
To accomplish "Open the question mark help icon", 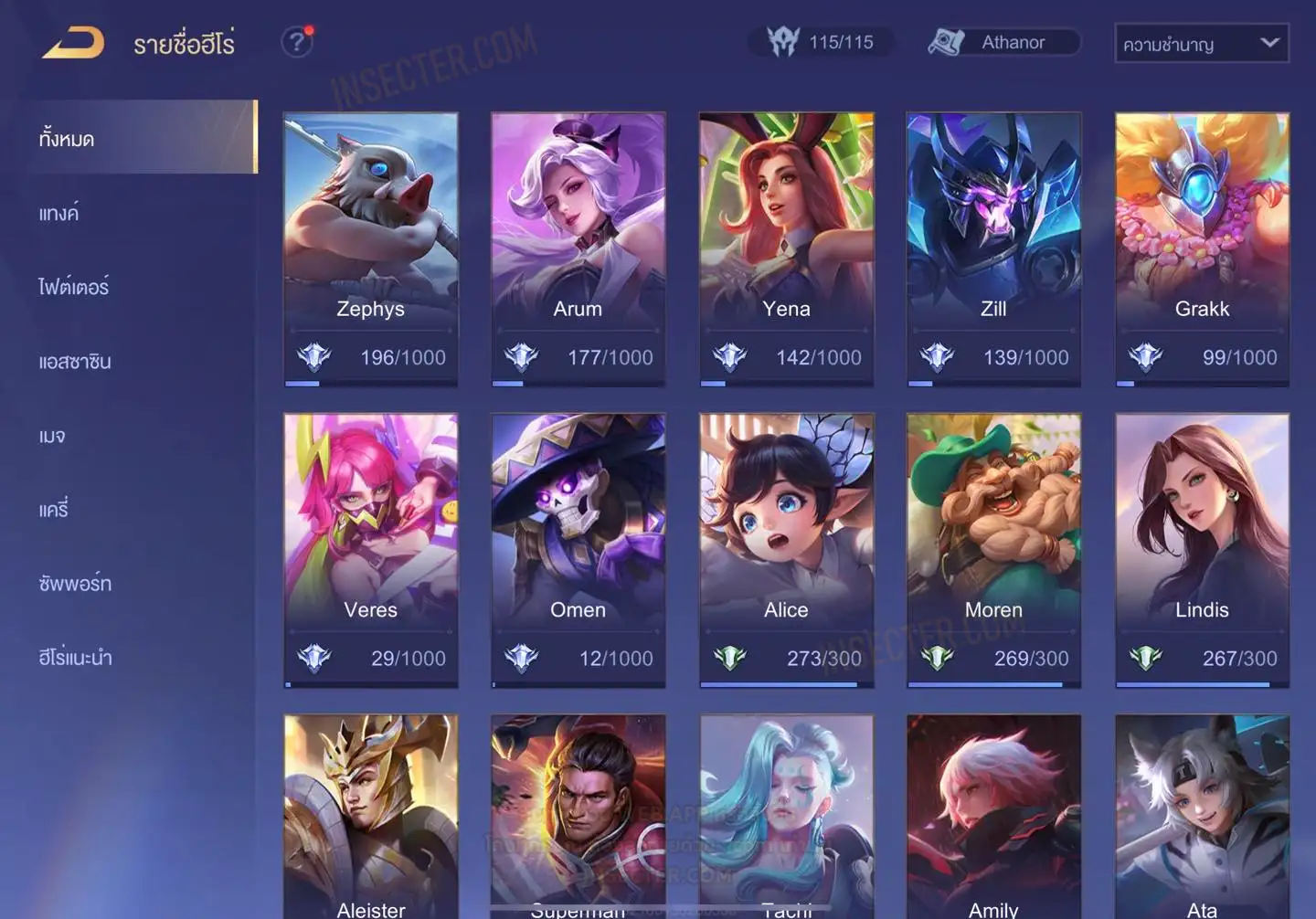I will 296,42.
